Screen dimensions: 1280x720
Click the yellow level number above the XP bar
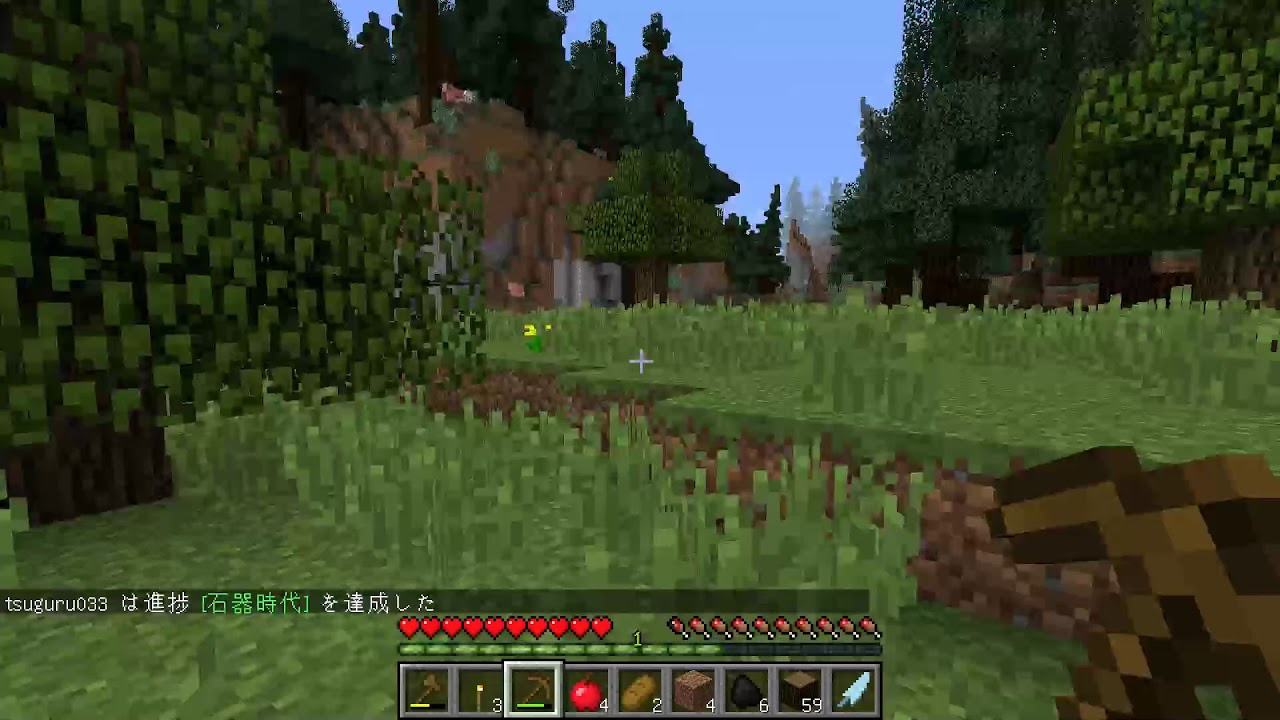[637, 638]
